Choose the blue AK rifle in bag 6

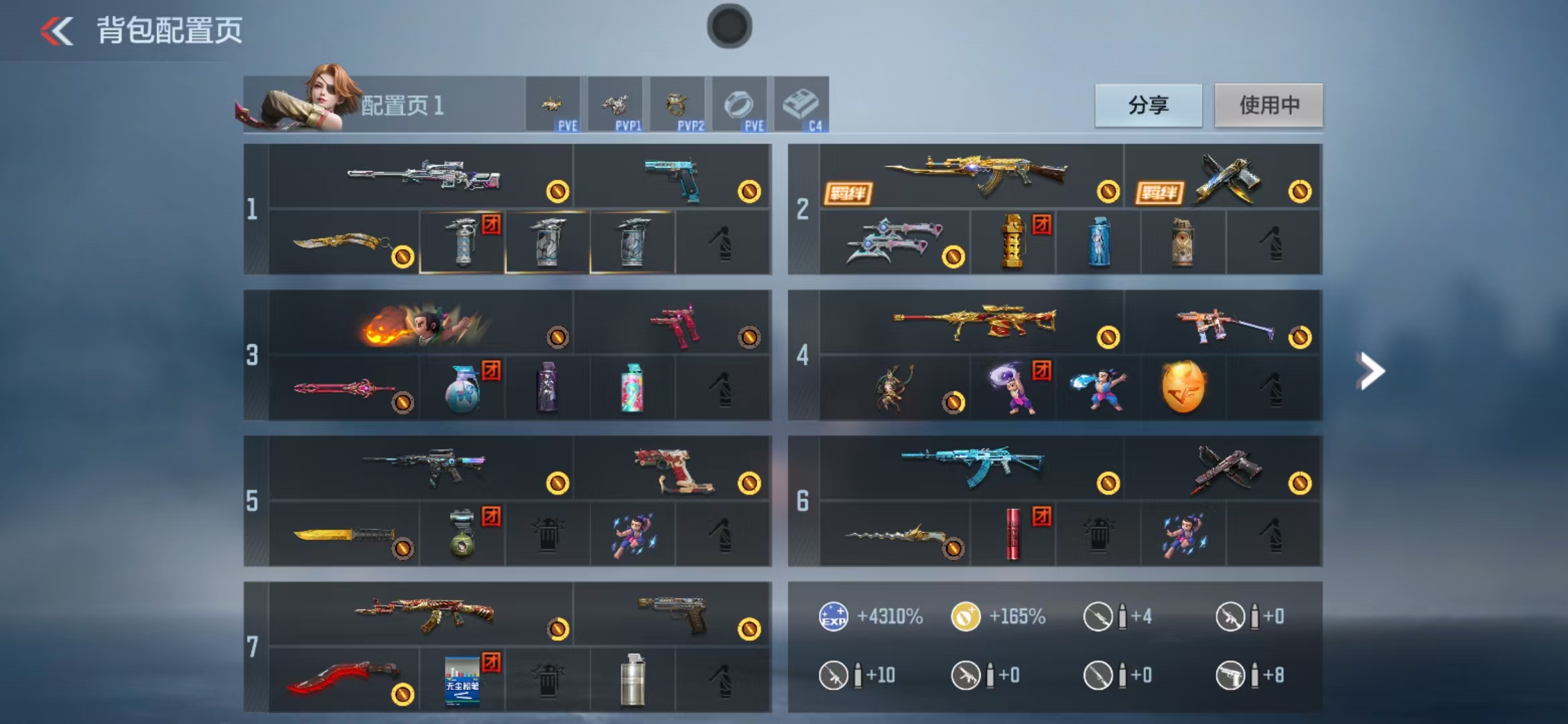[973, 466]
